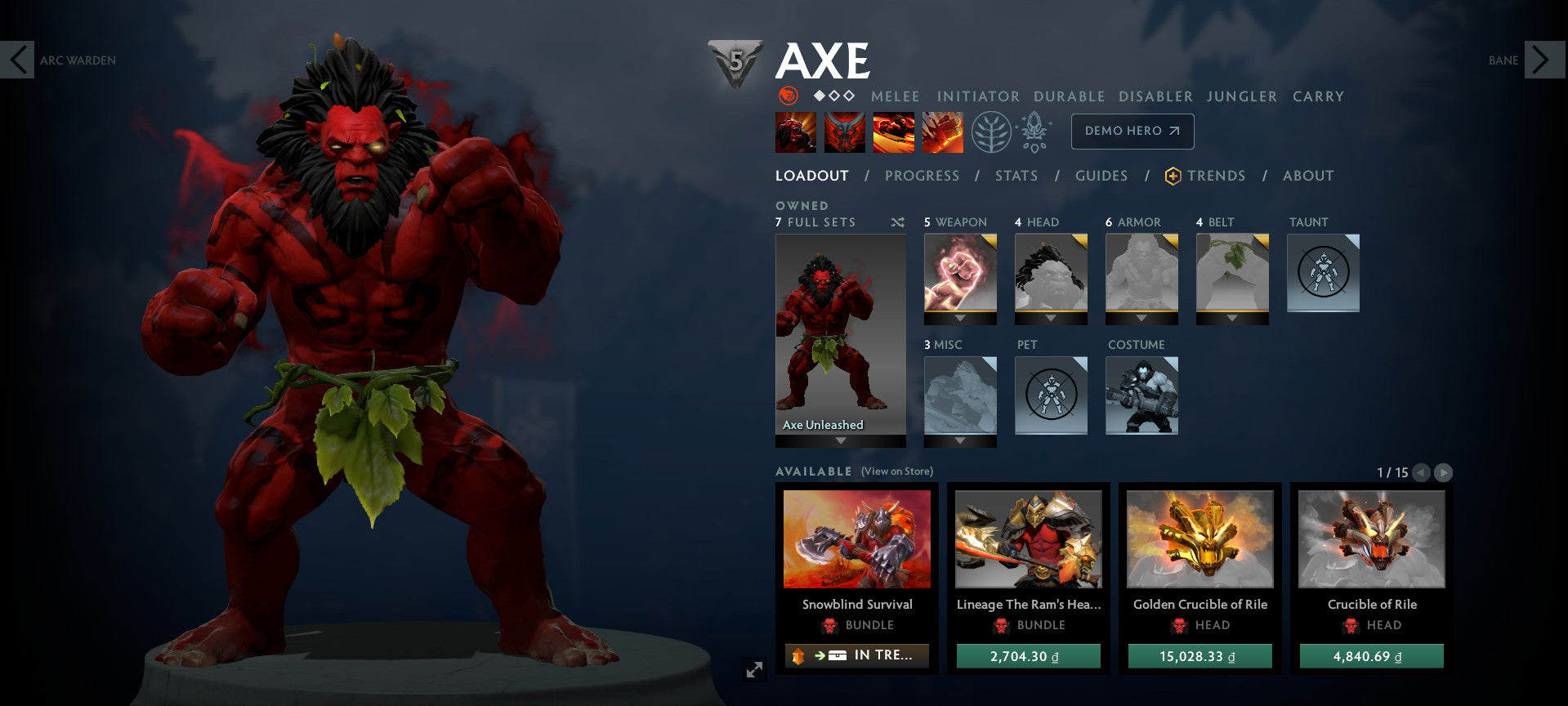Open the View on Store link
This screenshot has width=1568, height=706.
pos(898,471)
